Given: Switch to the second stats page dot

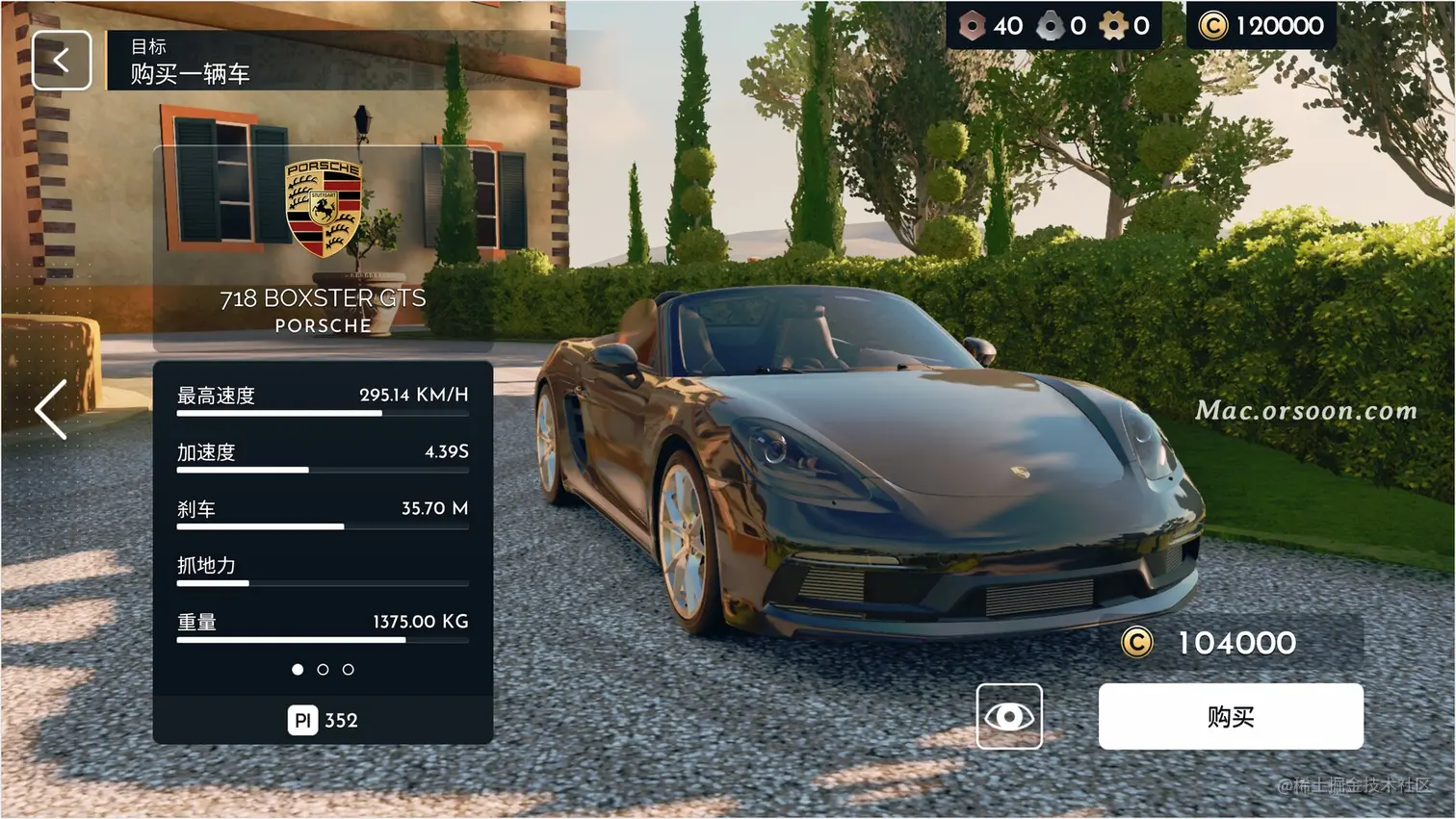Looking at the screenshot, I should coord(323,670).
